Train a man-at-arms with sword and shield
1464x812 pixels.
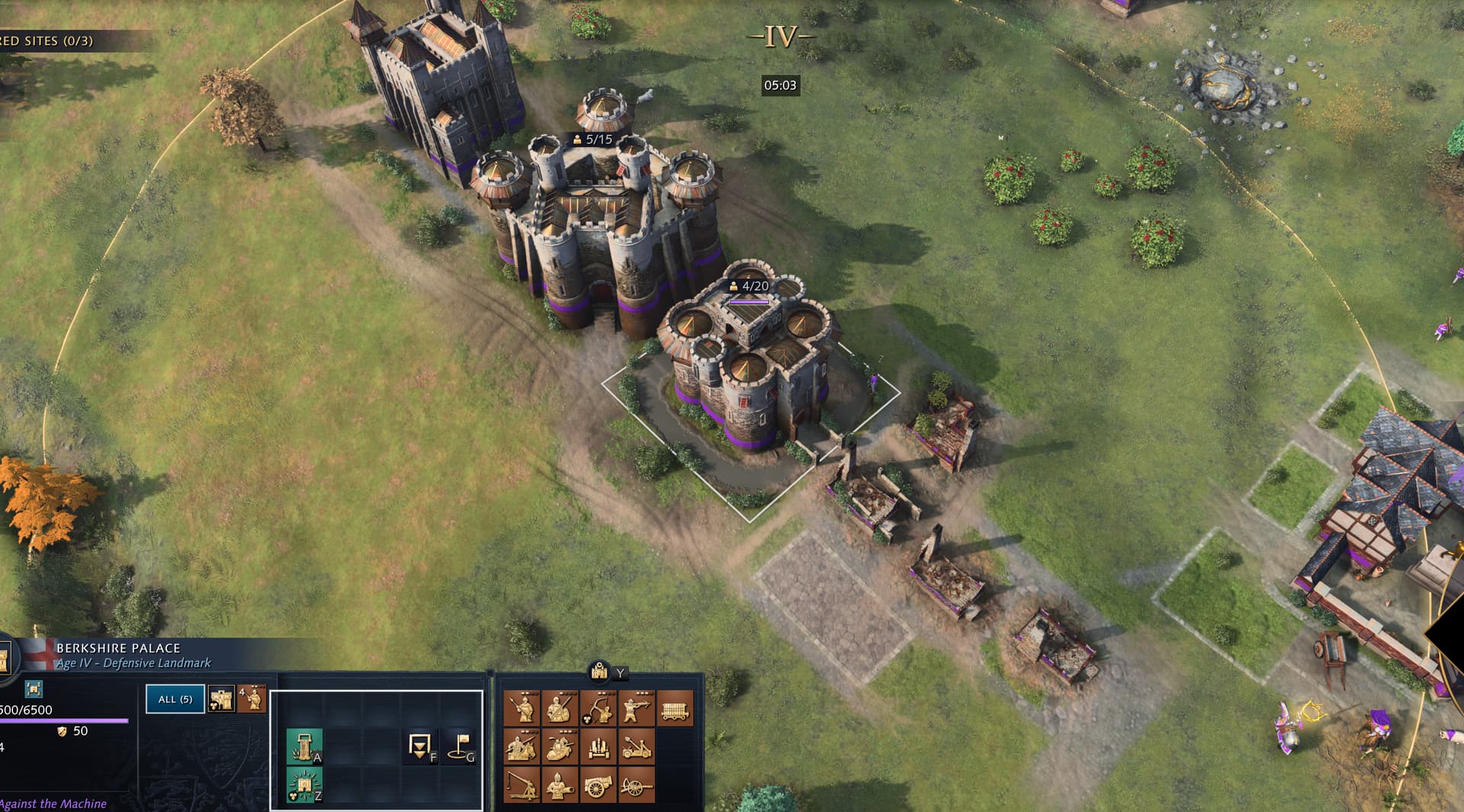pos(560,708)
